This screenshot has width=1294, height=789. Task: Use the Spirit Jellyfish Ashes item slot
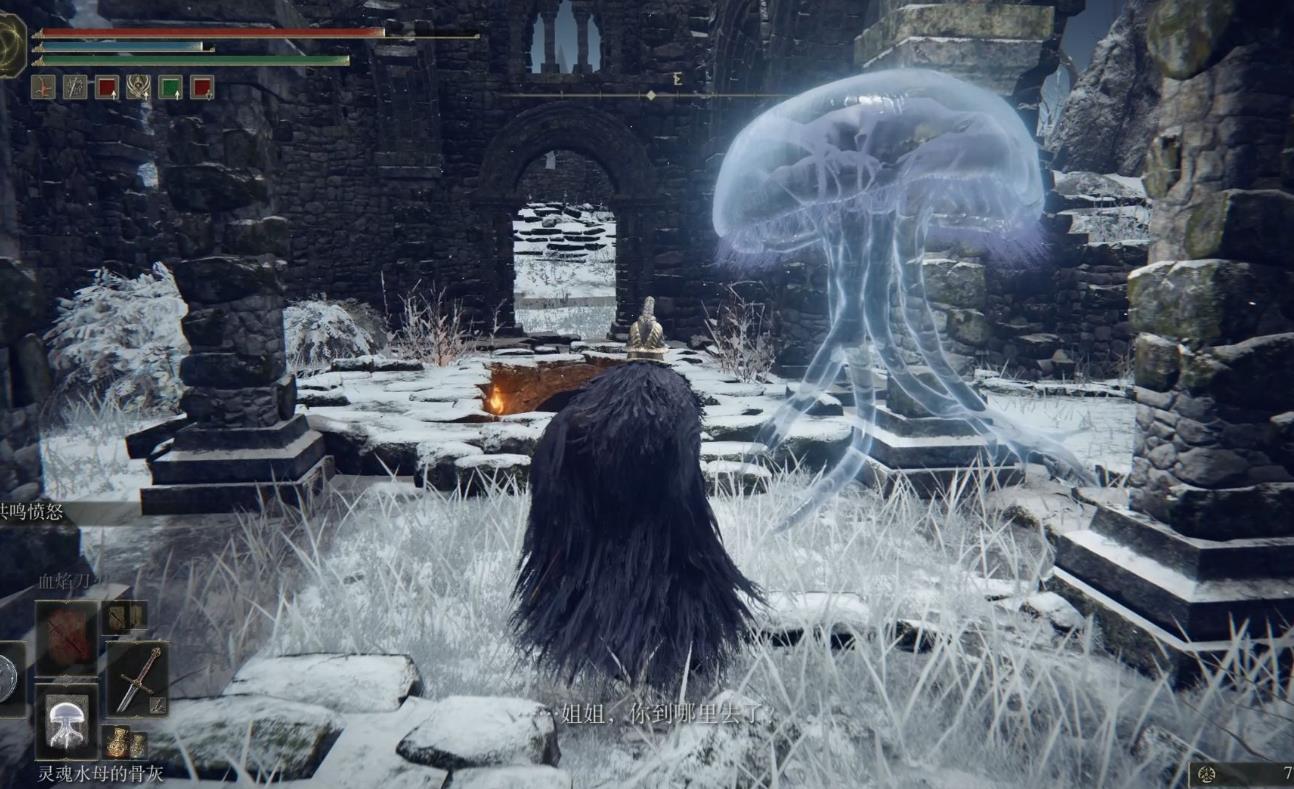pyautogui.click(x=67, y=722)
